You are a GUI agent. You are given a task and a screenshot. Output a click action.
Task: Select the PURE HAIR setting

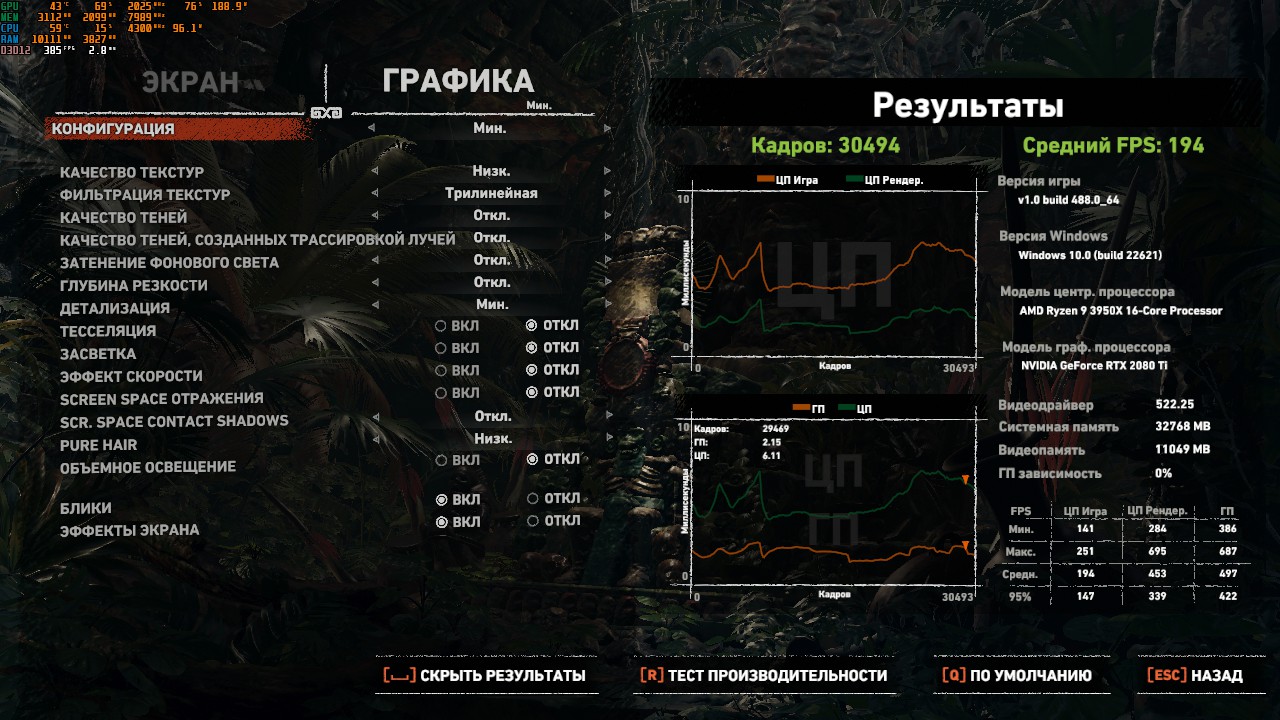tap(98, 445)
